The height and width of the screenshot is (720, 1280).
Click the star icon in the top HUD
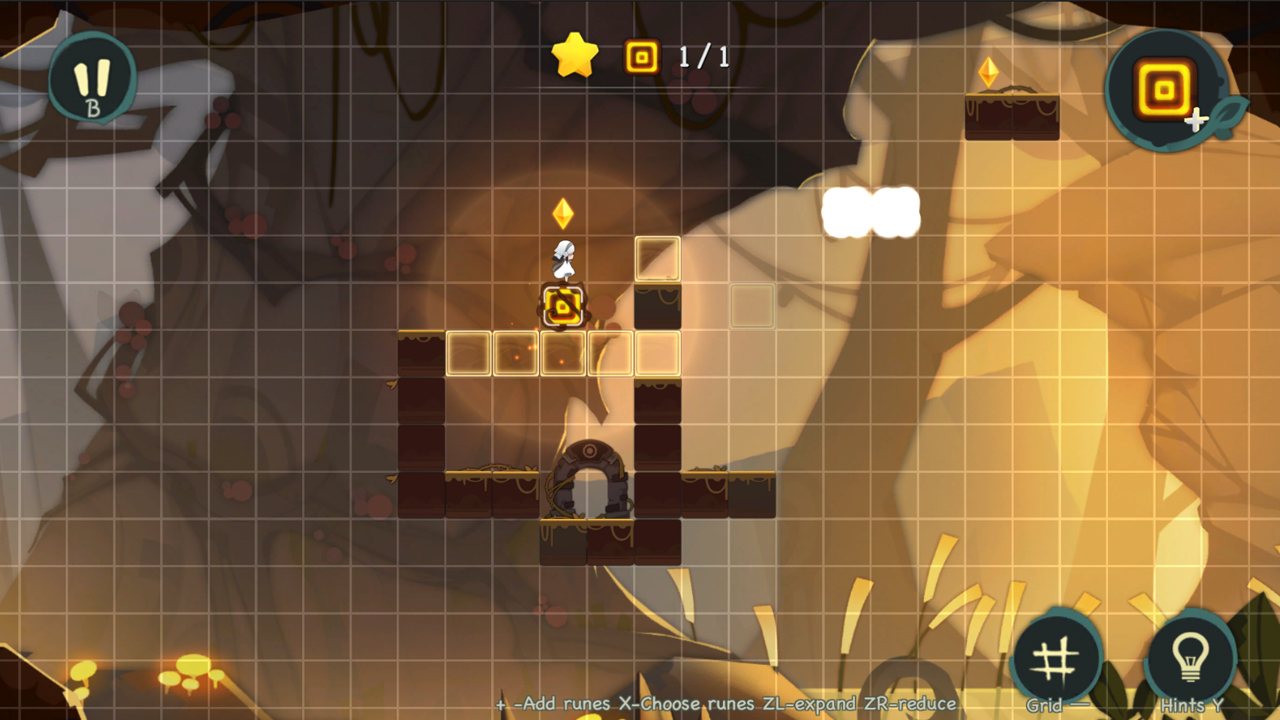click(x=576, y=55)
